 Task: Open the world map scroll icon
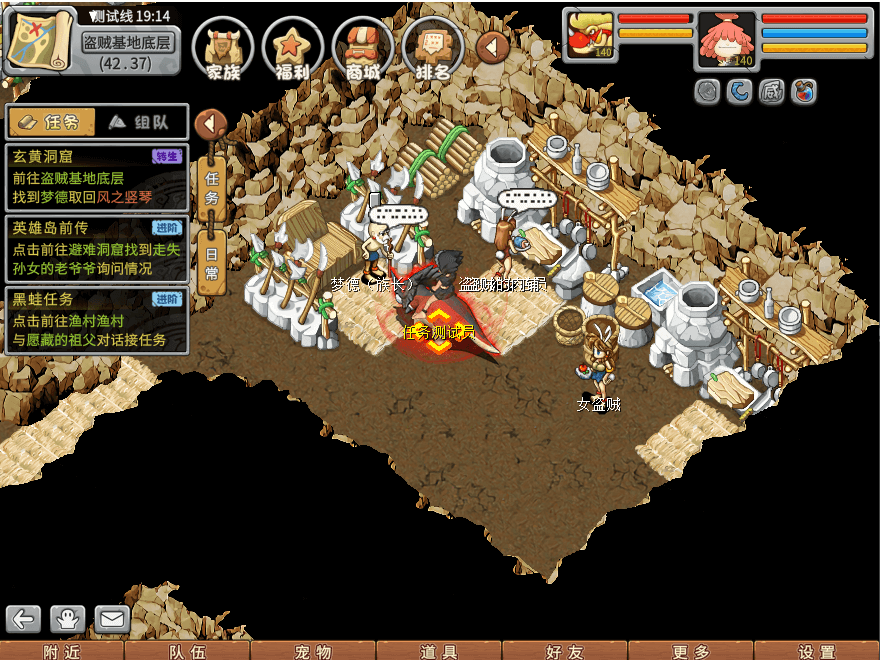(40, 40)
